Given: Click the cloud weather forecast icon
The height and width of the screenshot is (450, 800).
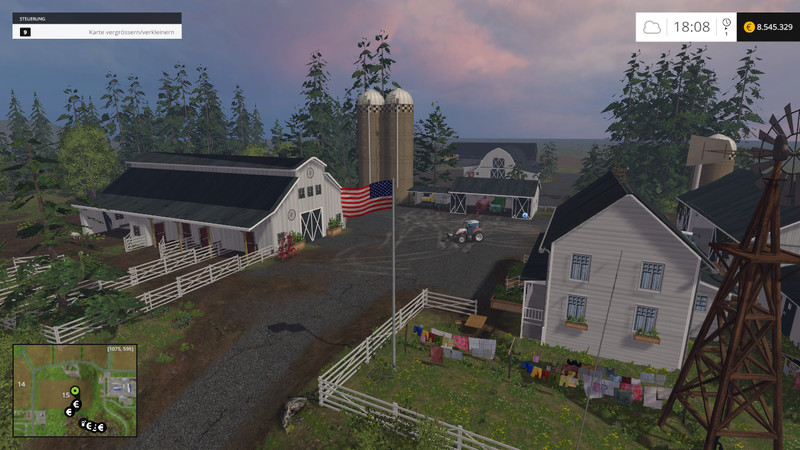Looking at the screenshot, I should point(652,27).
